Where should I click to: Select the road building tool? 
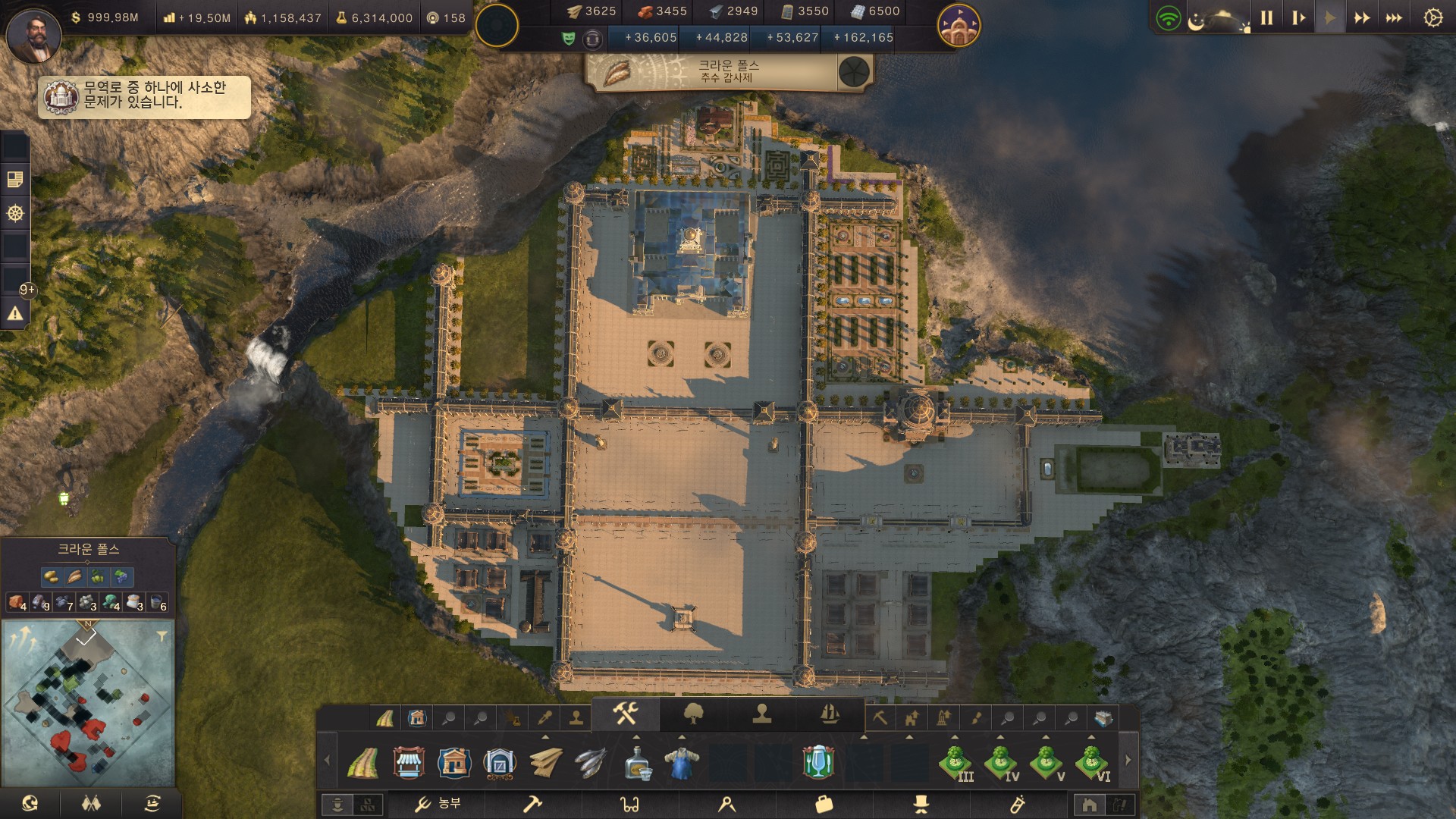pyautogui.click(x=363, y=762)
